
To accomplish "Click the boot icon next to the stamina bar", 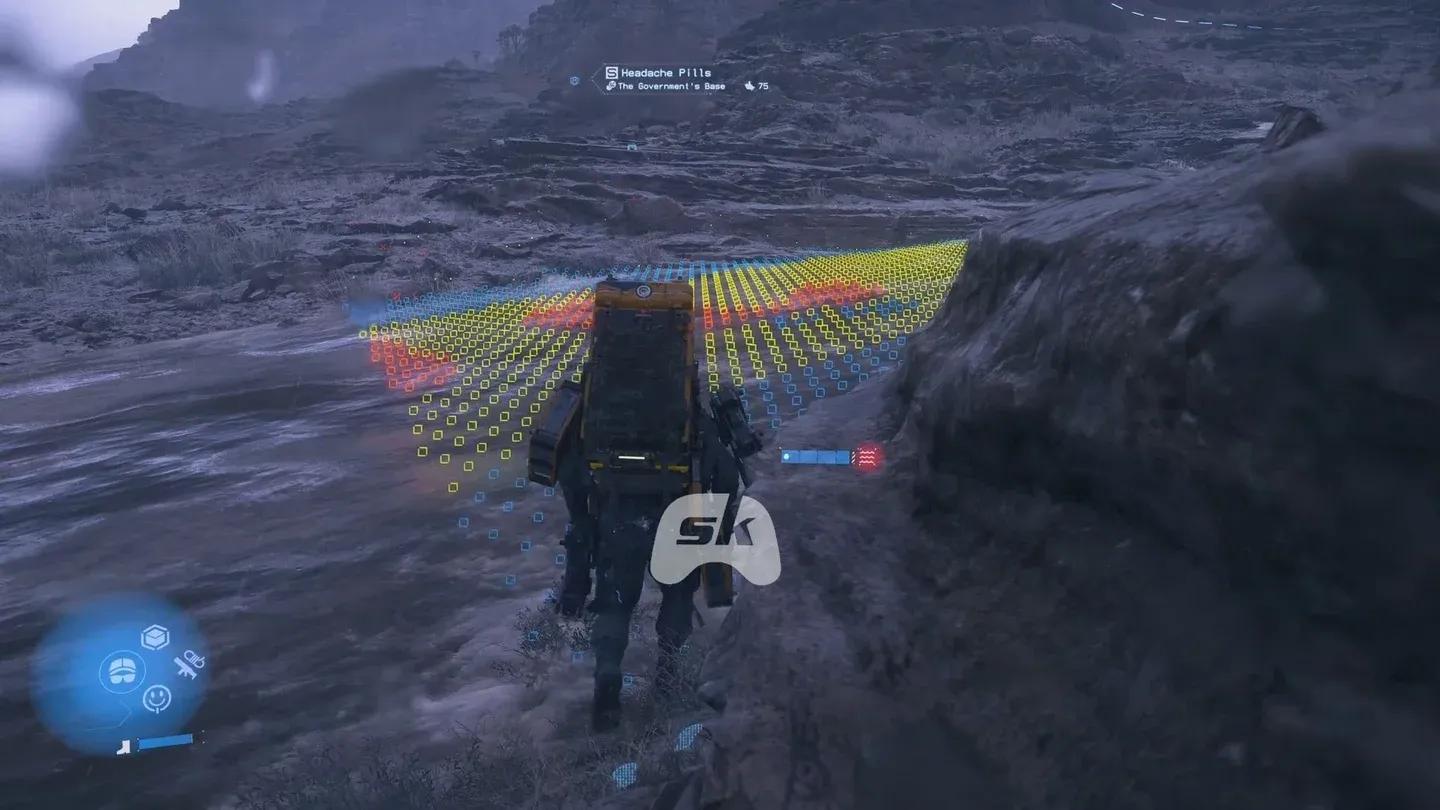I will [x=124, y=748].
